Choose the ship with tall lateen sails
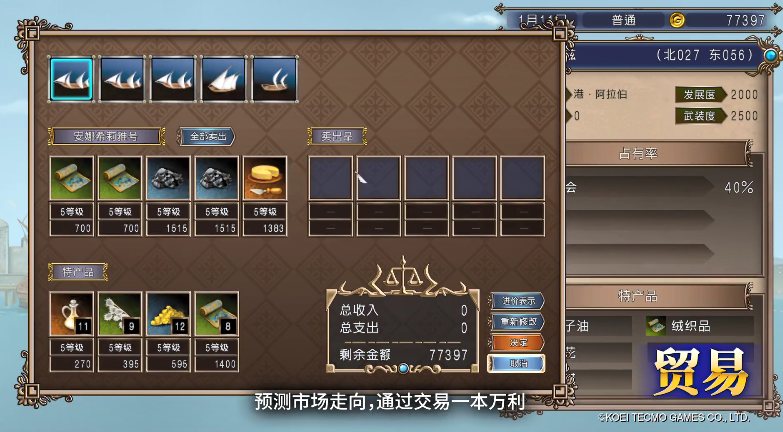Viewport: 783px width, 432px height. [x=223, y=79]
